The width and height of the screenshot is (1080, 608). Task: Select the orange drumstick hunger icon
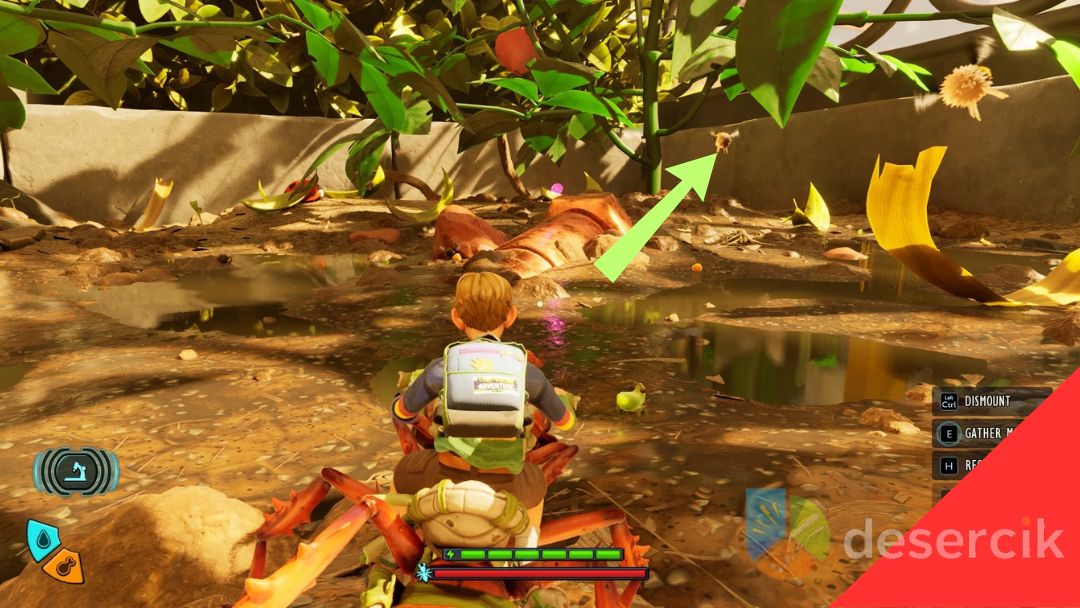pos(65,566)
